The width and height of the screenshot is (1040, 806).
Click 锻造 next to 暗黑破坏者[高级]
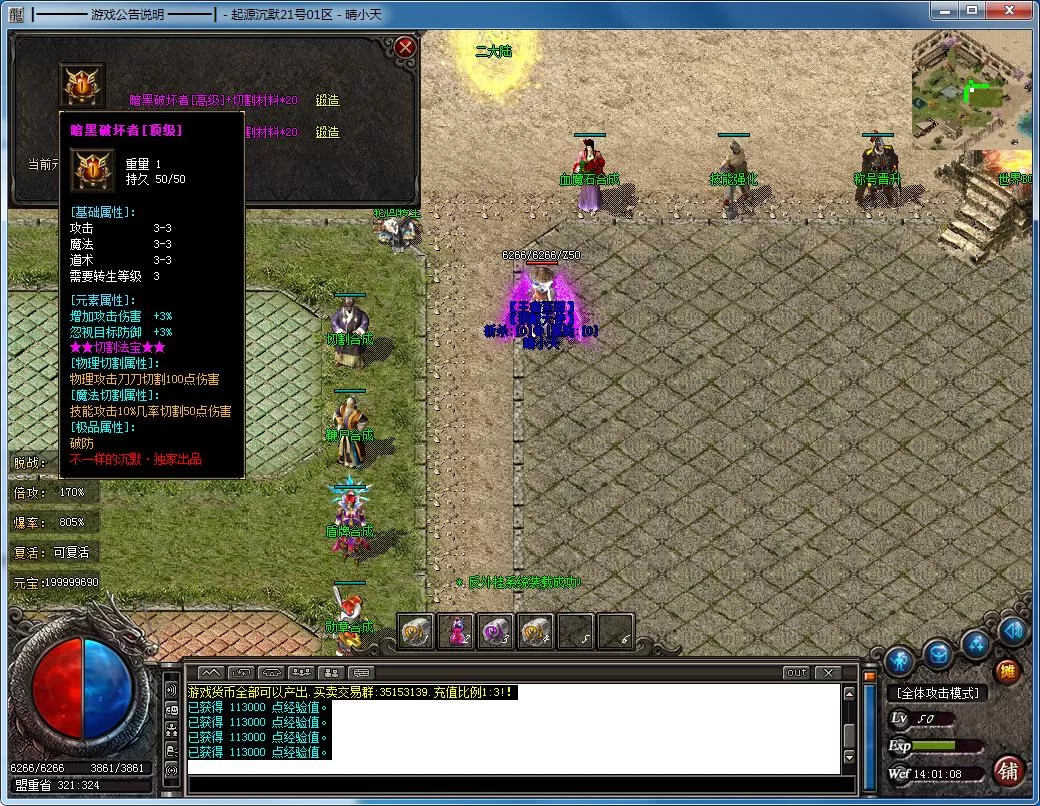click(x=327, y=100)
